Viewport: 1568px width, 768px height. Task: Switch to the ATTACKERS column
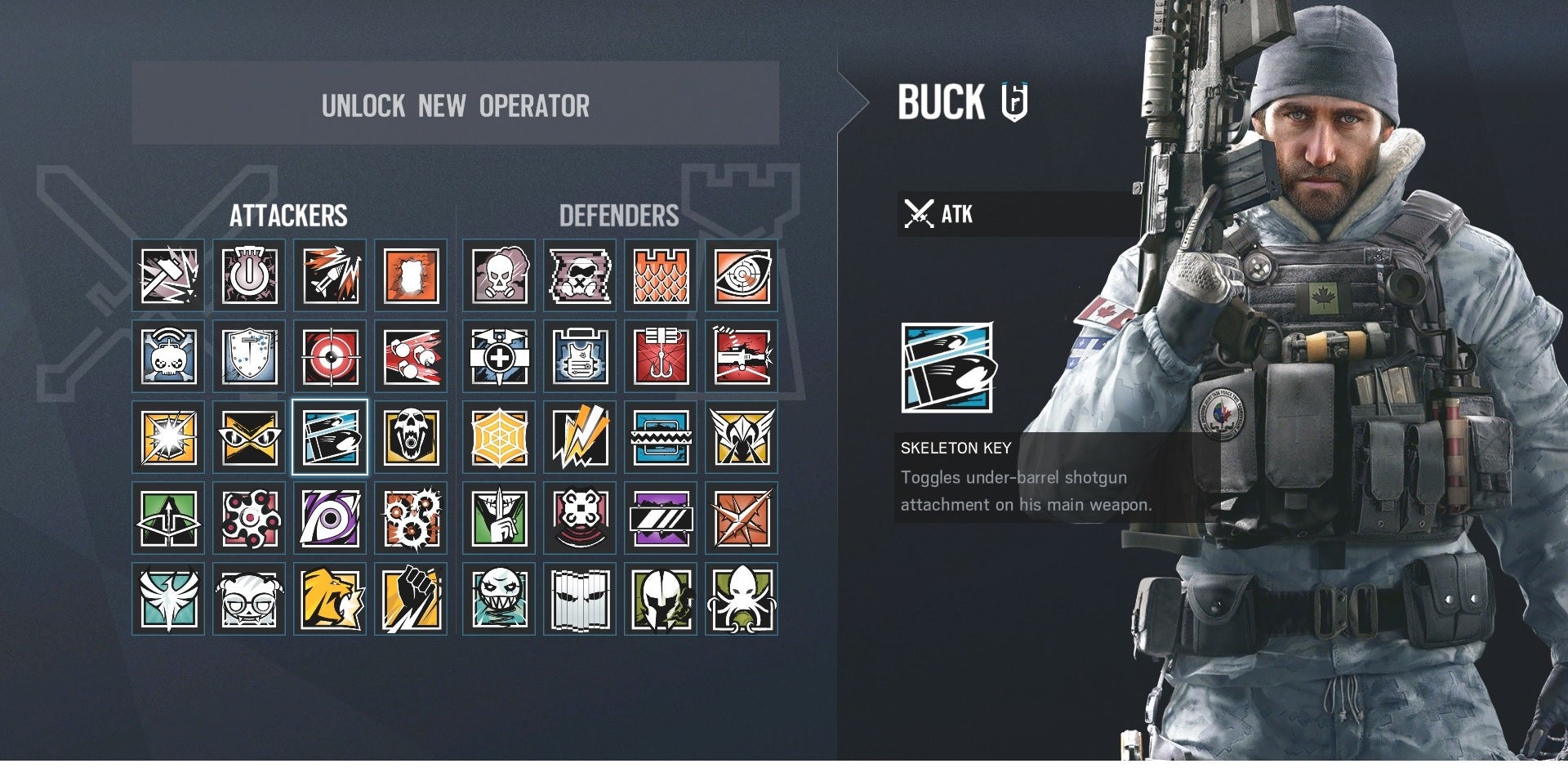coord(290,217)
